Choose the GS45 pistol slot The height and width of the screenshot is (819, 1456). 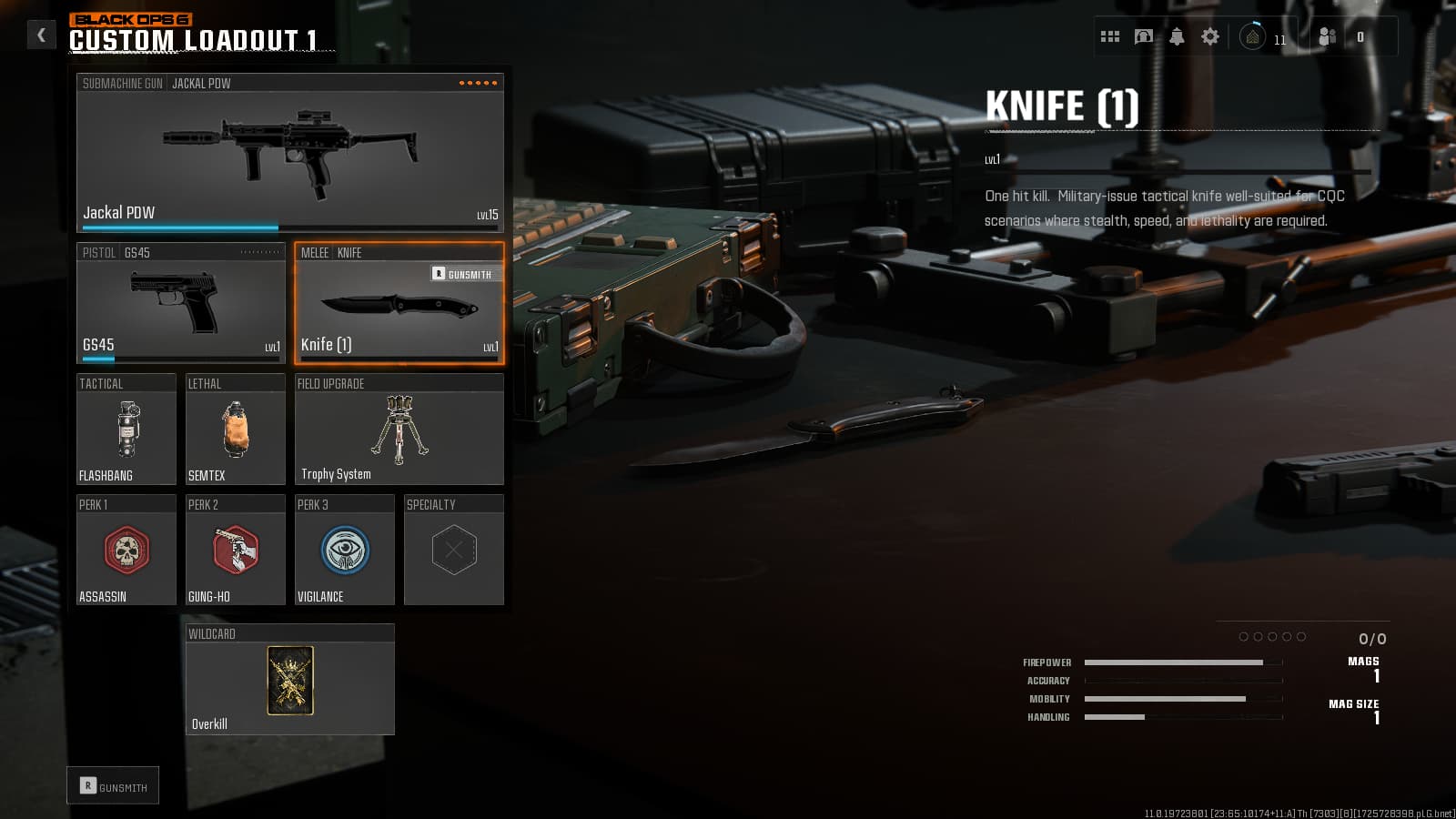click(180, 303)
